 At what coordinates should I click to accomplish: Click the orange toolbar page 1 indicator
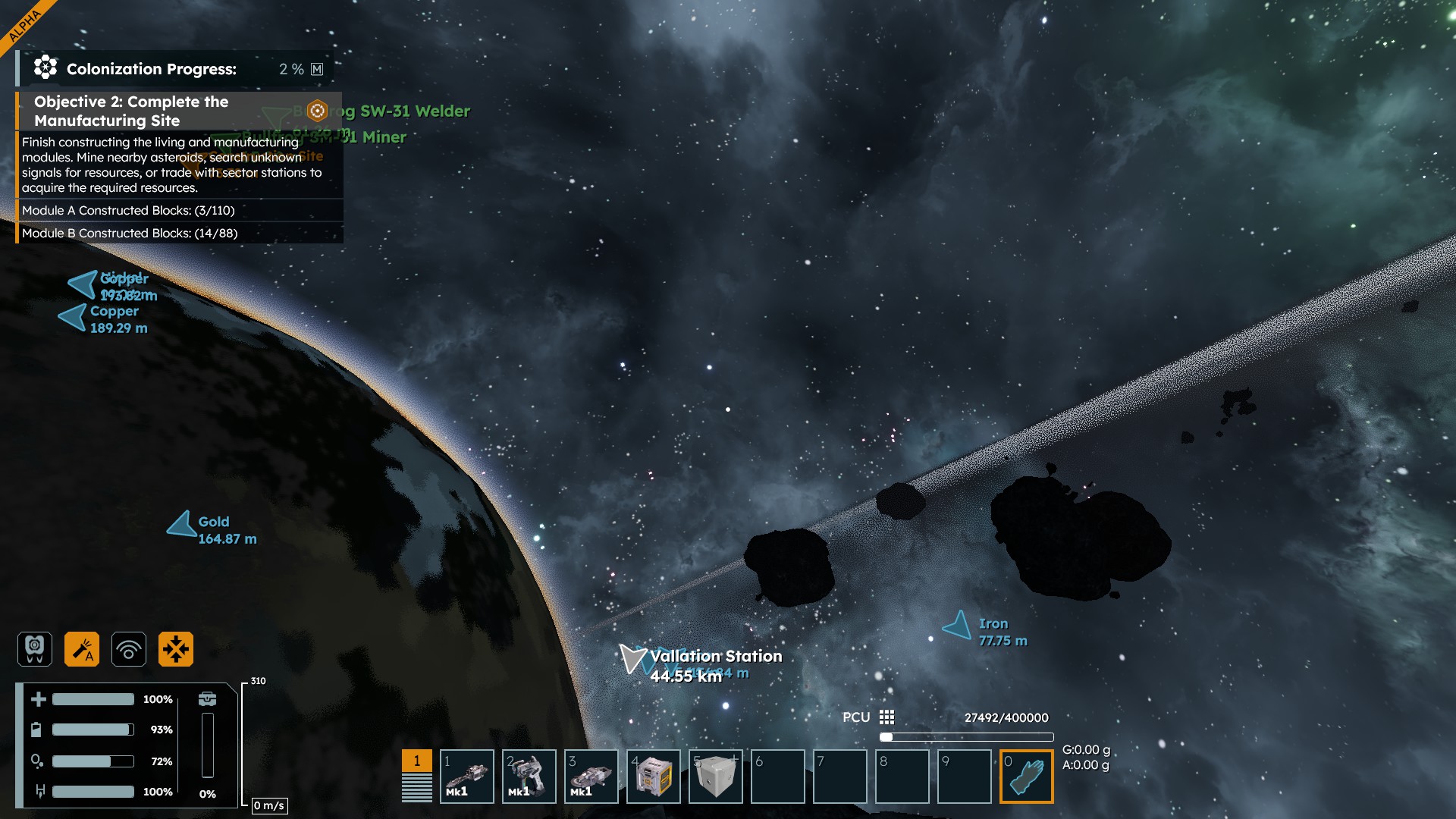(x=416, y=761)
